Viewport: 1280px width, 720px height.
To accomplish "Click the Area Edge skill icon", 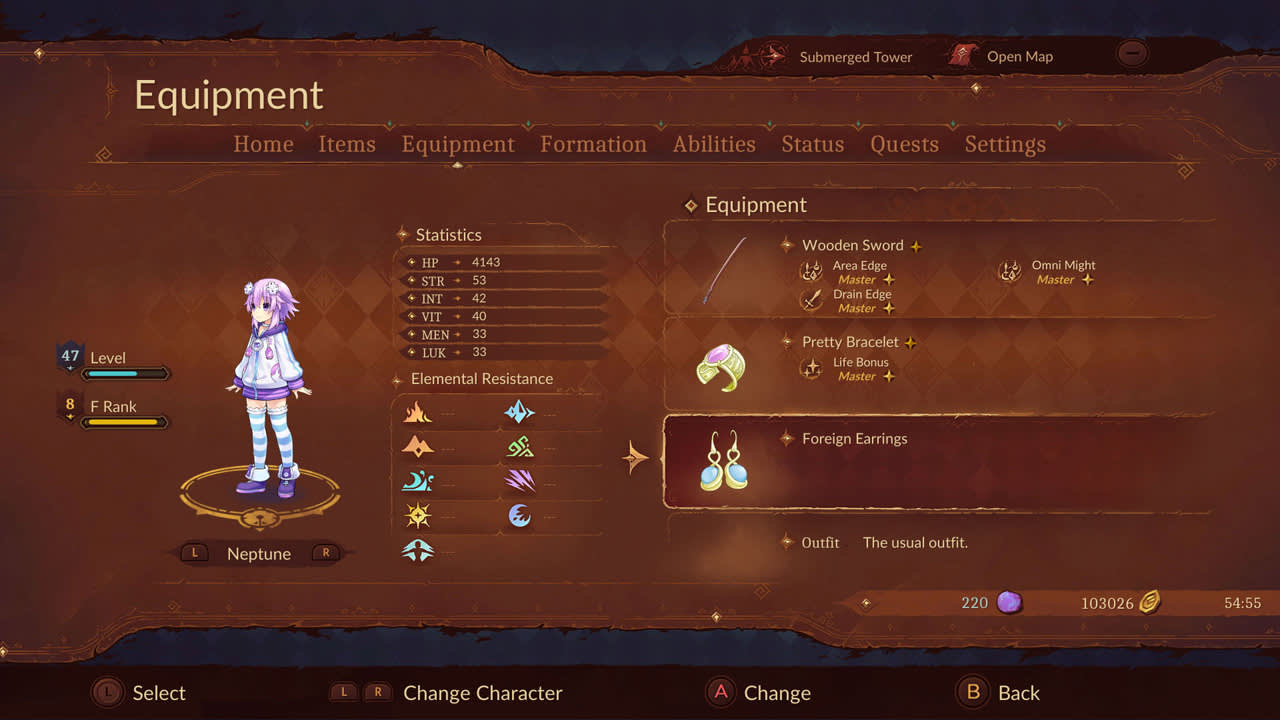I will [x=810, y=270].
